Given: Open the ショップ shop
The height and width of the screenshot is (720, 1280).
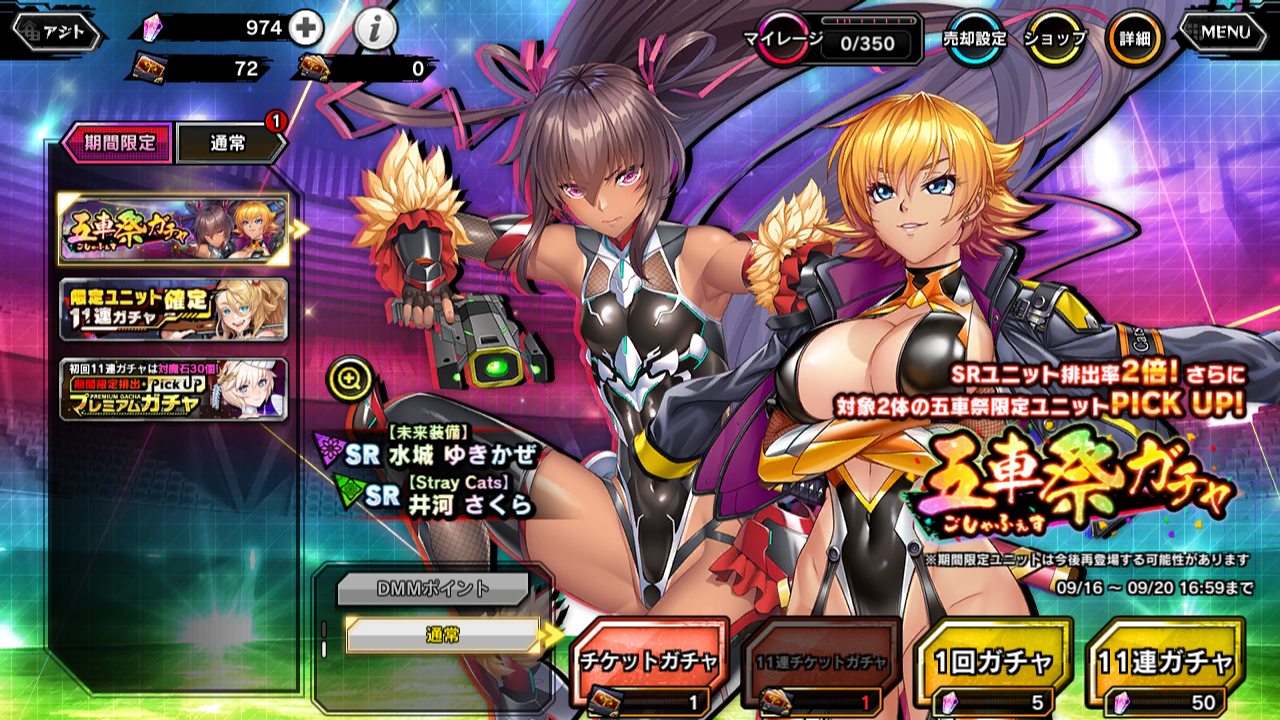Looking at the screenshot, I should click(1054, 39).
